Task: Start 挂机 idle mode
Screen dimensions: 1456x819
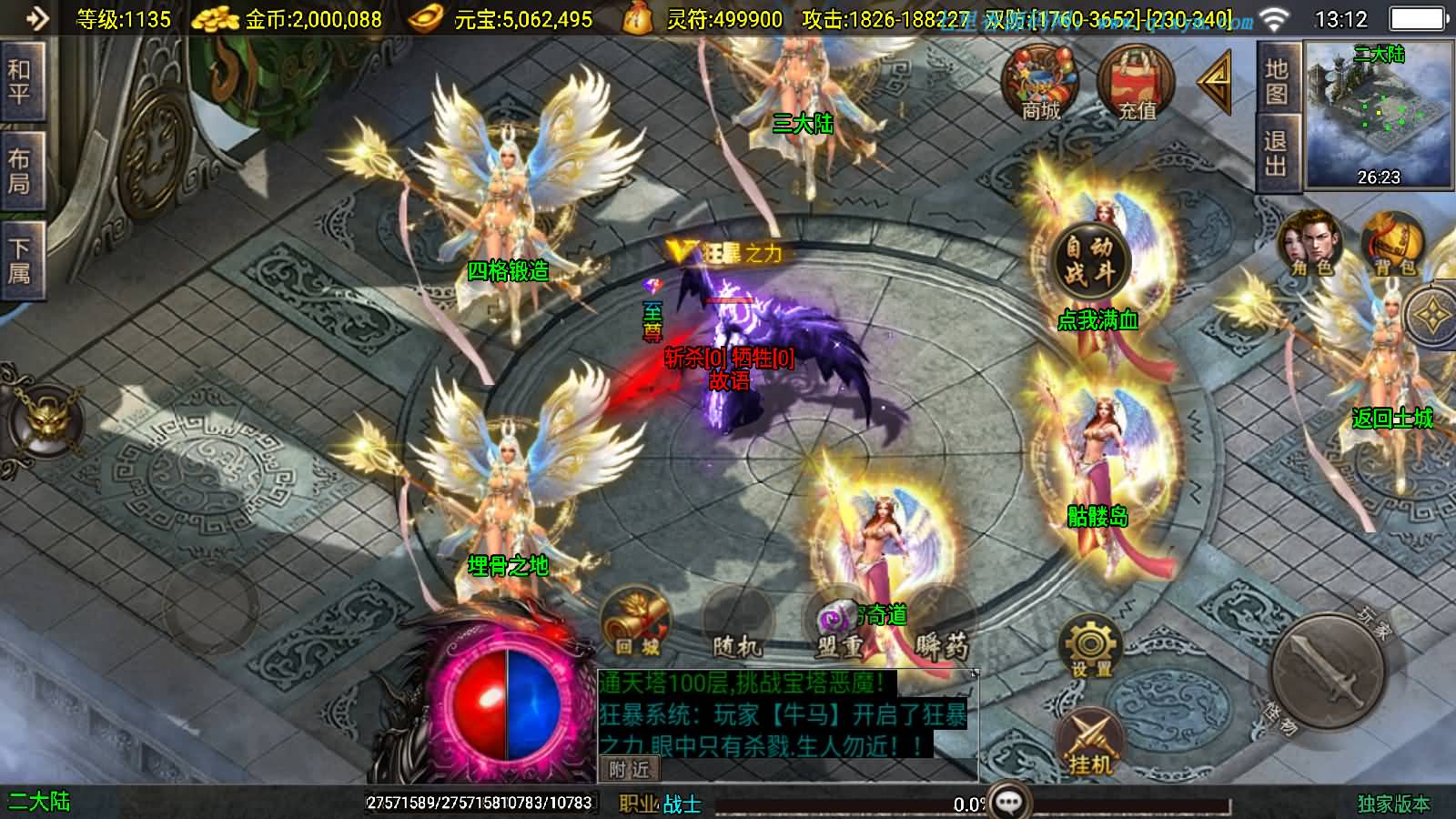Action: coord(1090,742)
